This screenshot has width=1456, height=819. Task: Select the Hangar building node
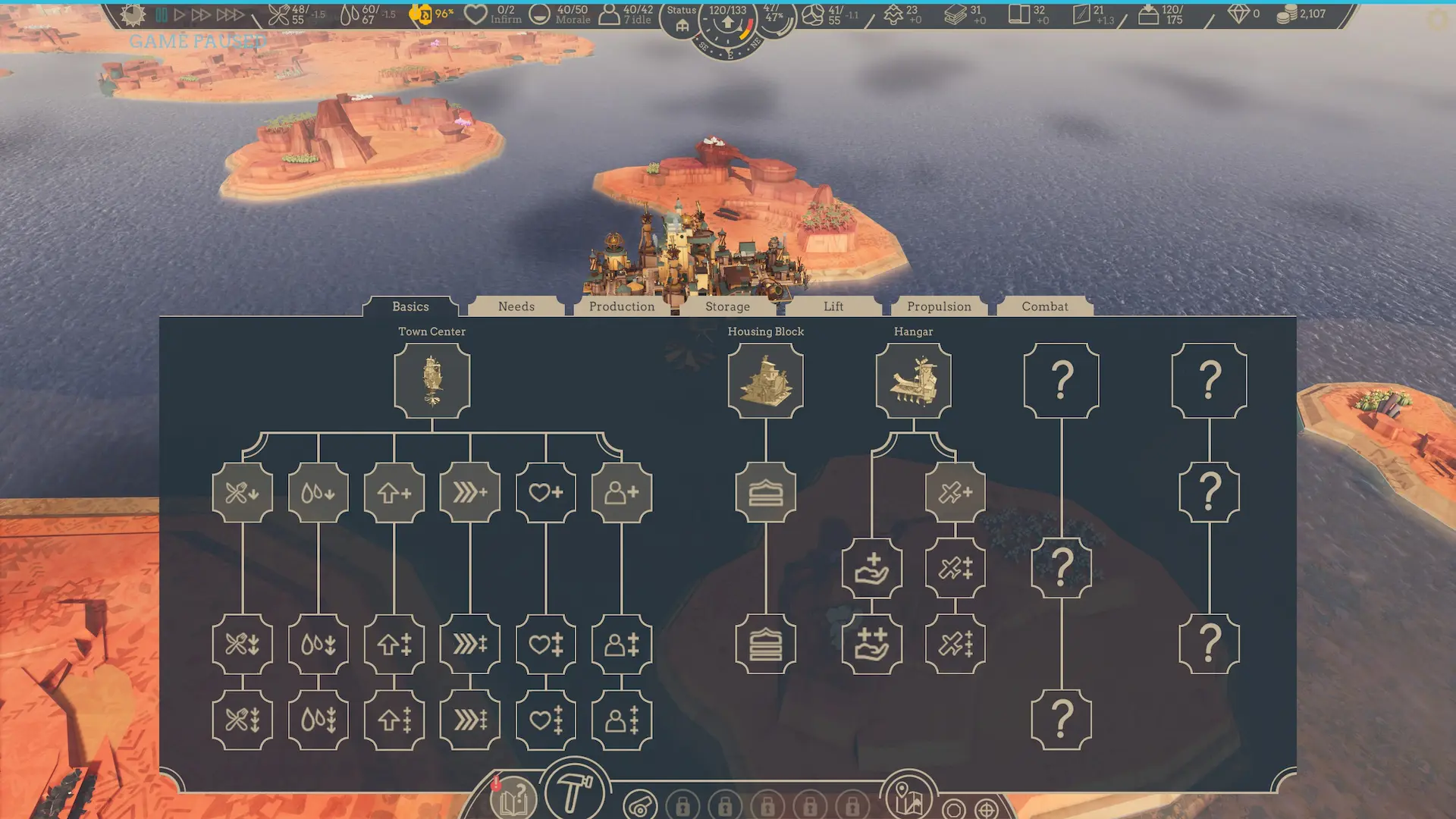point(913,379)
